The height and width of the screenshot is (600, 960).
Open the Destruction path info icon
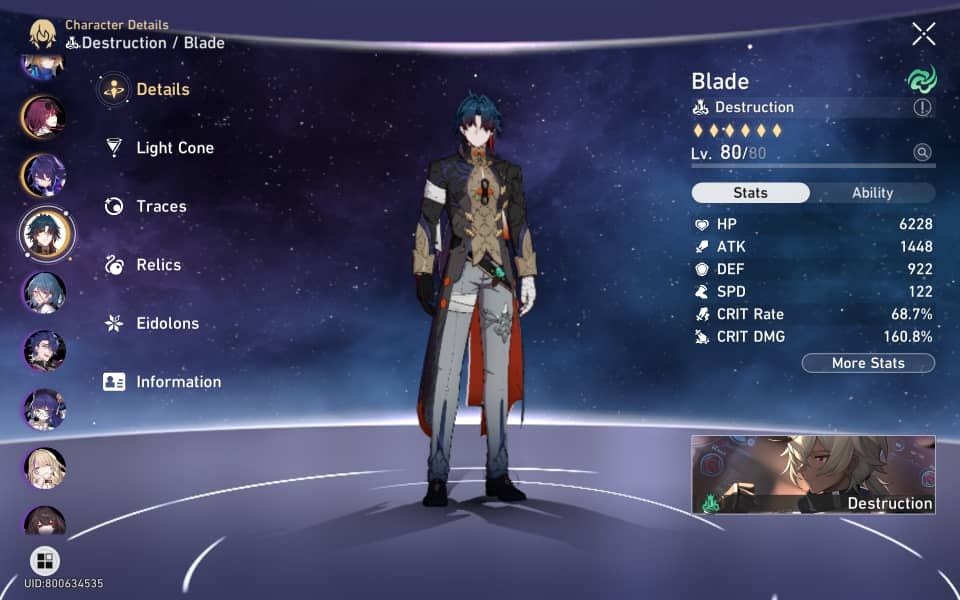pos(922,108)
